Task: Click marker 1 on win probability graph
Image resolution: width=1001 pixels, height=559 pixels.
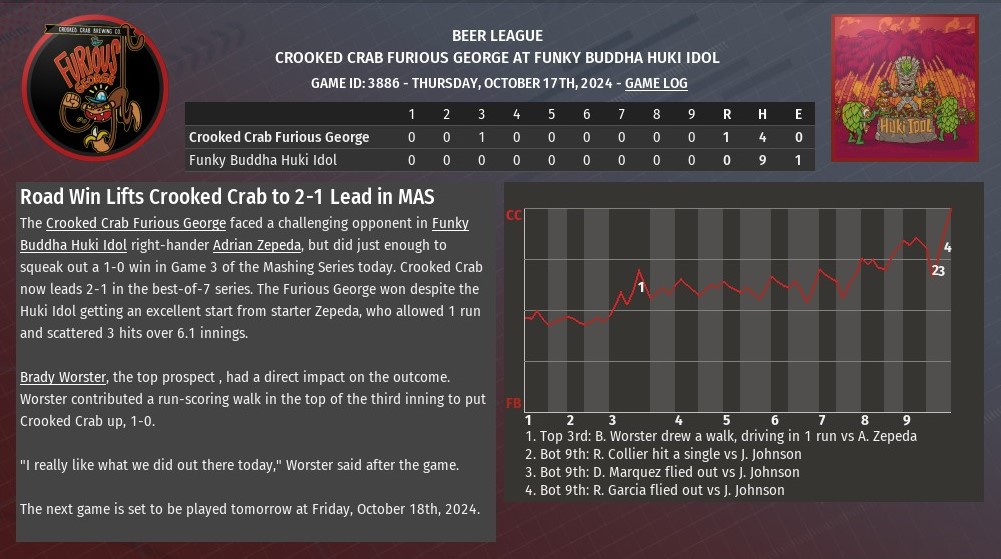Action: coord(642,288)
